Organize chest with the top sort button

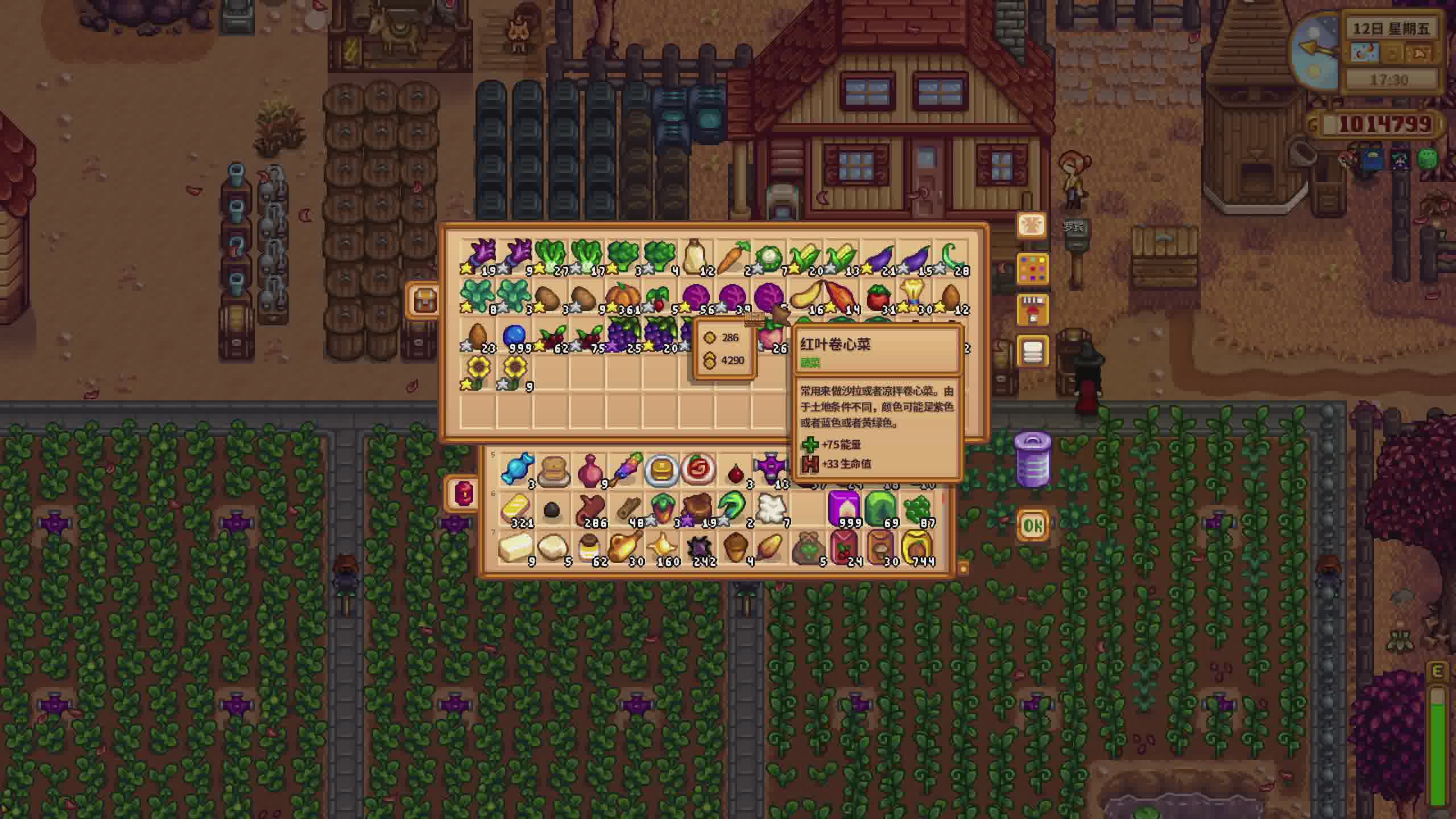(1032, 226)
